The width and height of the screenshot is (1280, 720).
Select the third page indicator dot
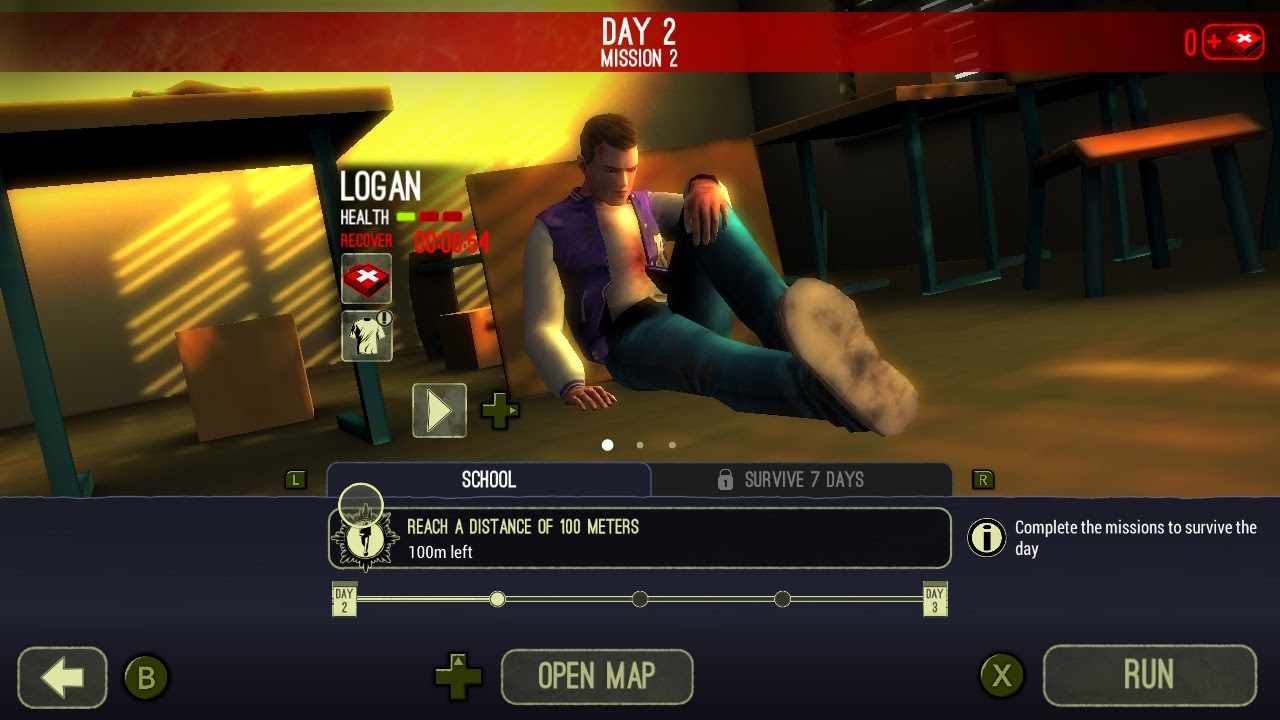(x=672, y=445)
